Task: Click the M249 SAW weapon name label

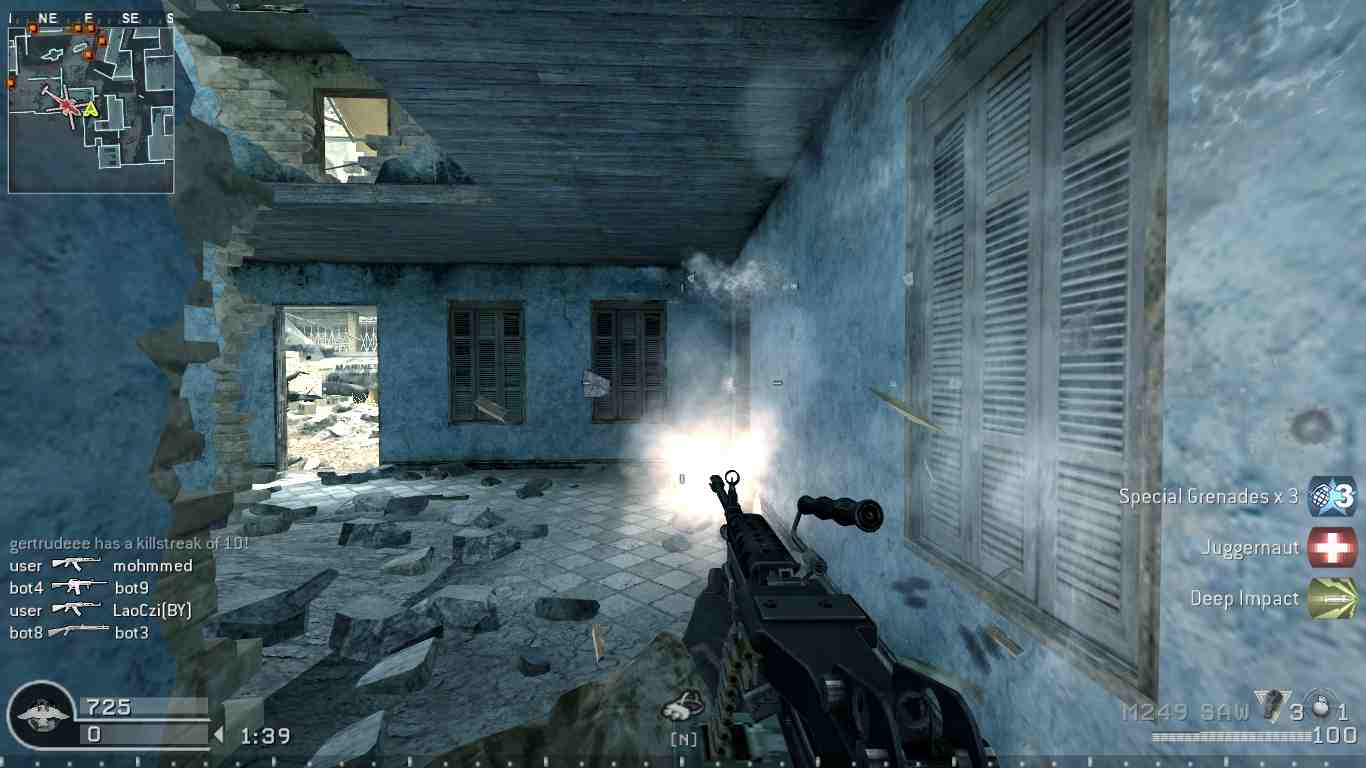Action: [x=1186, y=710]
